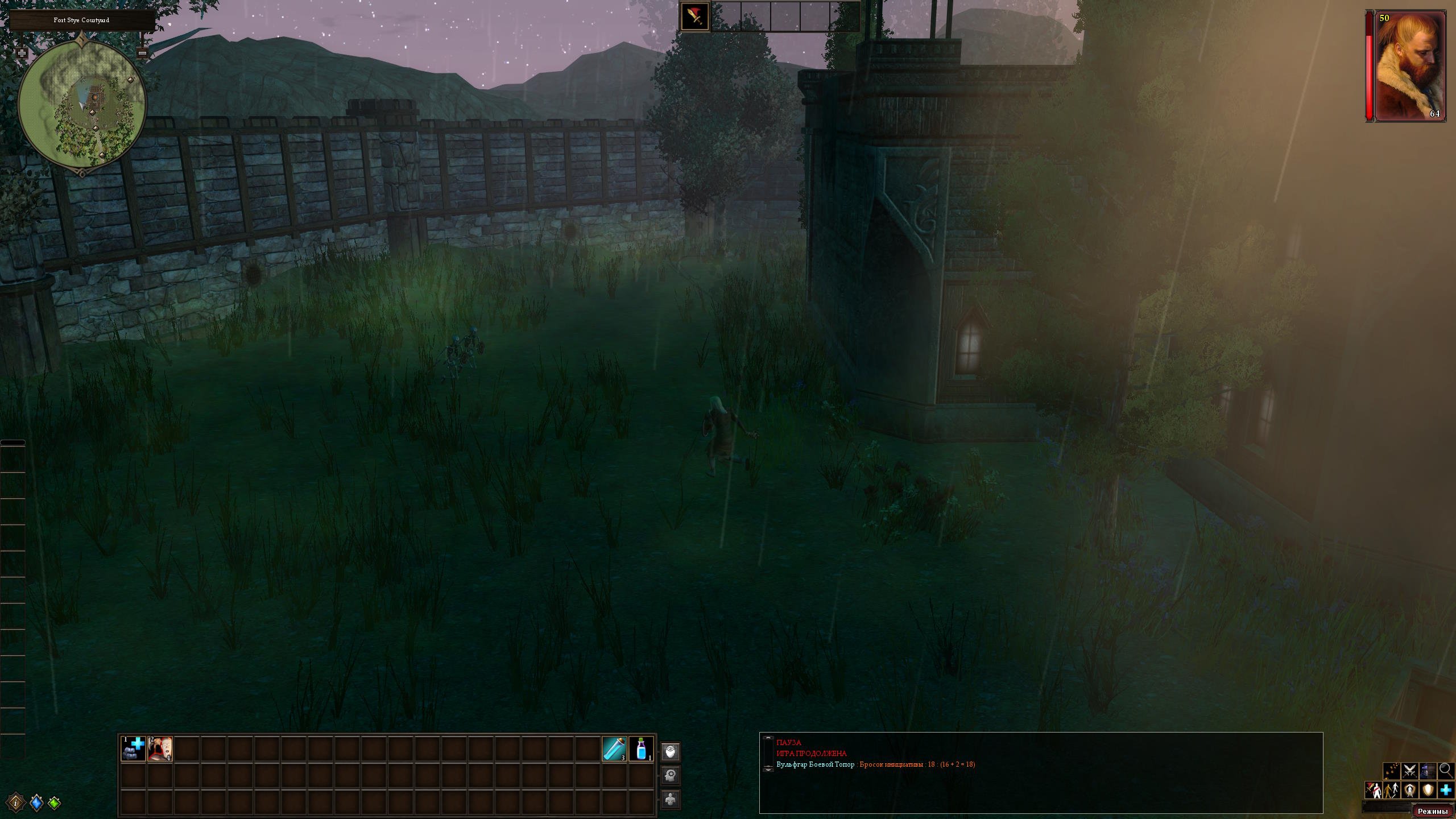Use the blue potion bottle in the hotbar
1456x819 pixels.
pyautogui.click(x=642, y=748)
